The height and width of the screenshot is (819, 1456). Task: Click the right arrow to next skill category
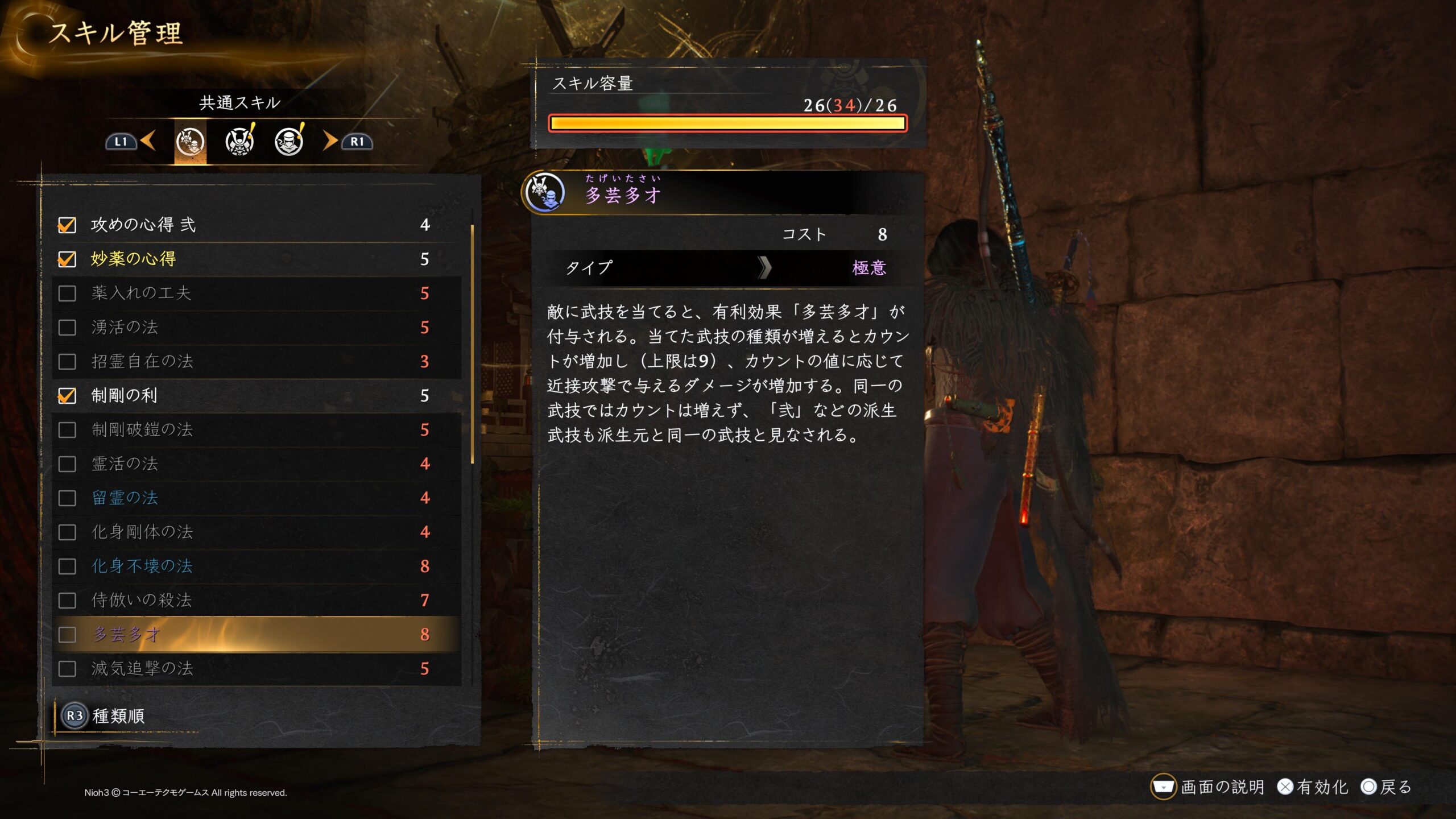[x=330, y=141]
